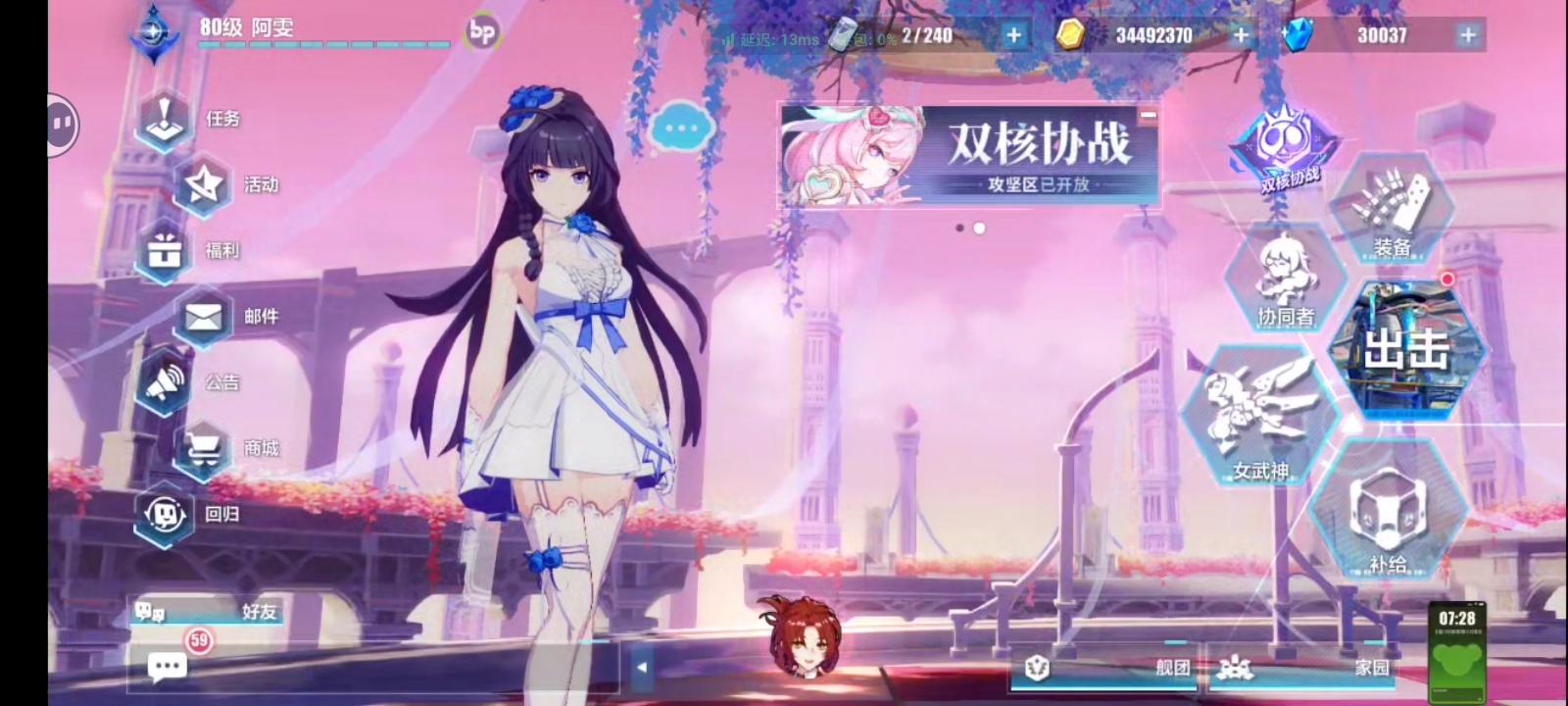Open the 商城 shop cart icon
Screen dimensions: 1568x706
[x=203, y=448]
